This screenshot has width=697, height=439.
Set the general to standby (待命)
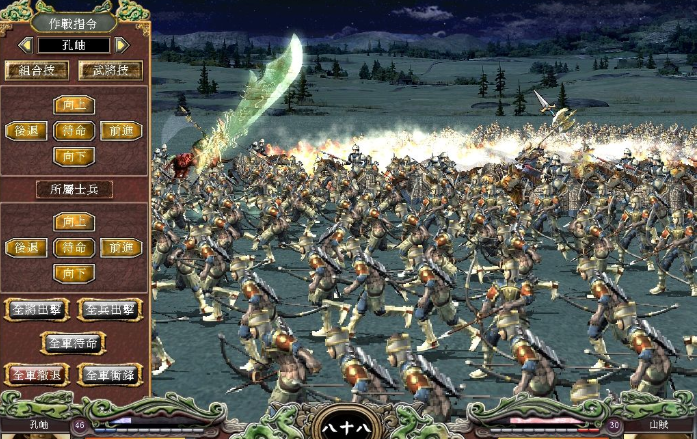pyautogui.click(x=74, y=130)
